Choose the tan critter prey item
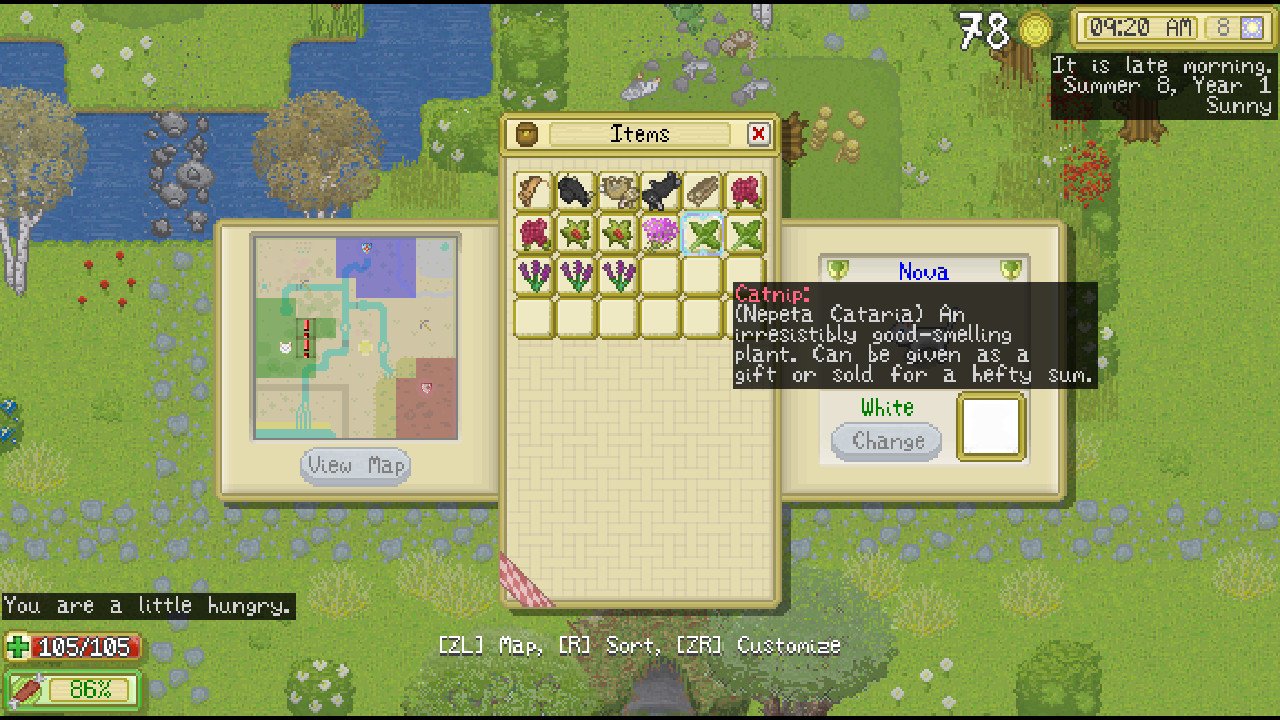Viewport: 1280px width, 720px height. tap(619, 191)
